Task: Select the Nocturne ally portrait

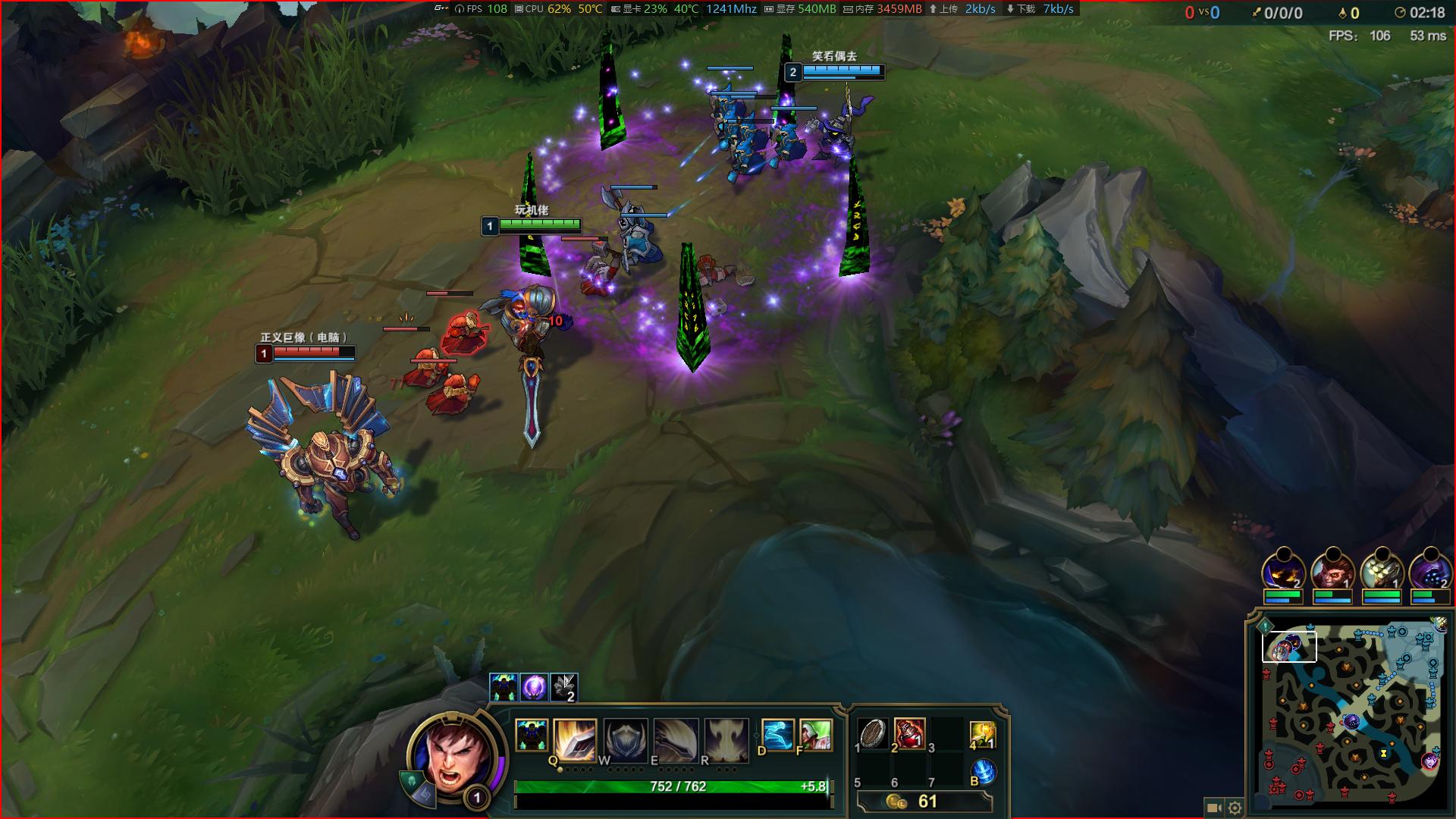Action: (1283, 570)
